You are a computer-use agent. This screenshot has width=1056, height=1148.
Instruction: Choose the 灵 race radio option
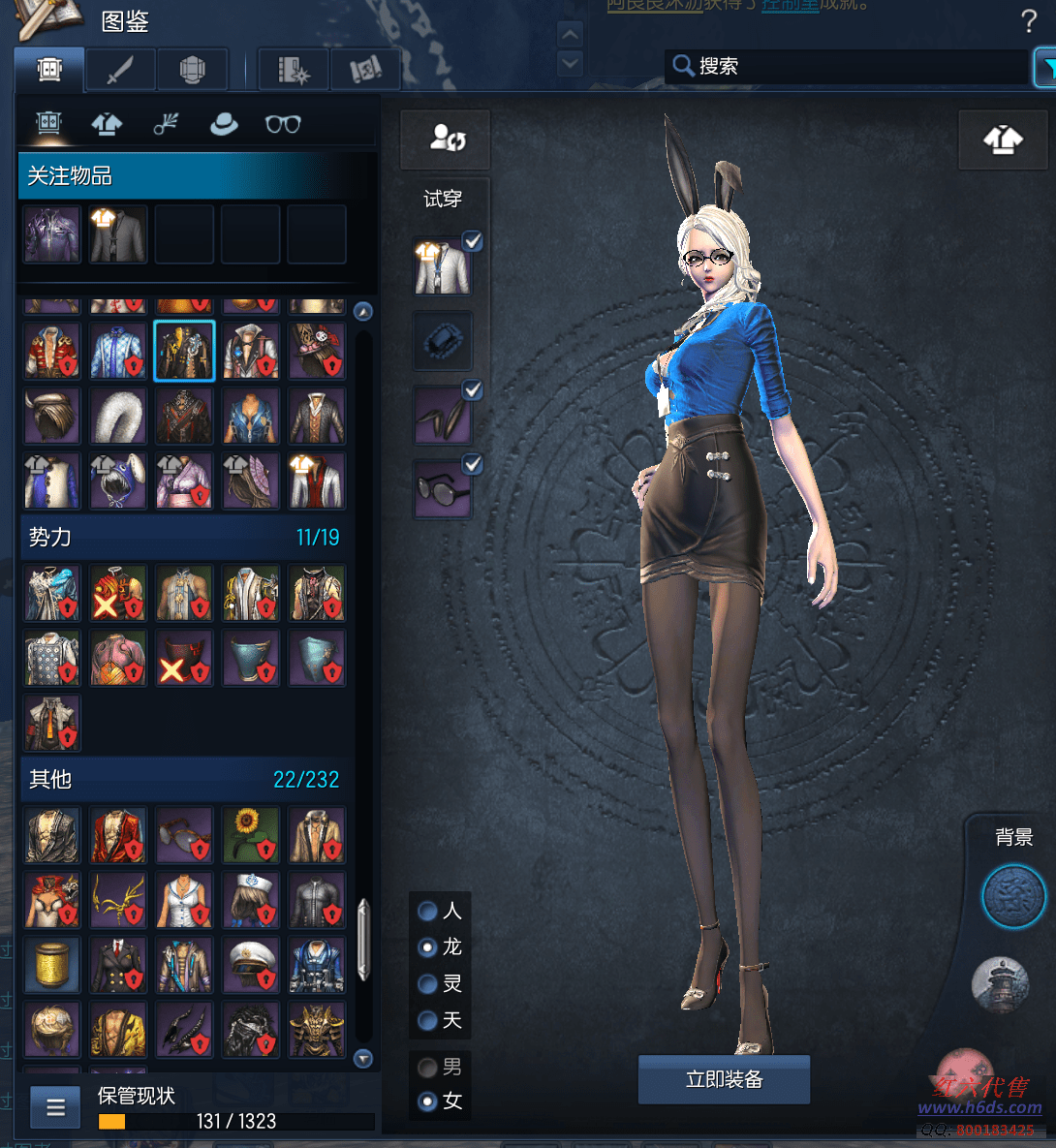[x=427, y=983]
